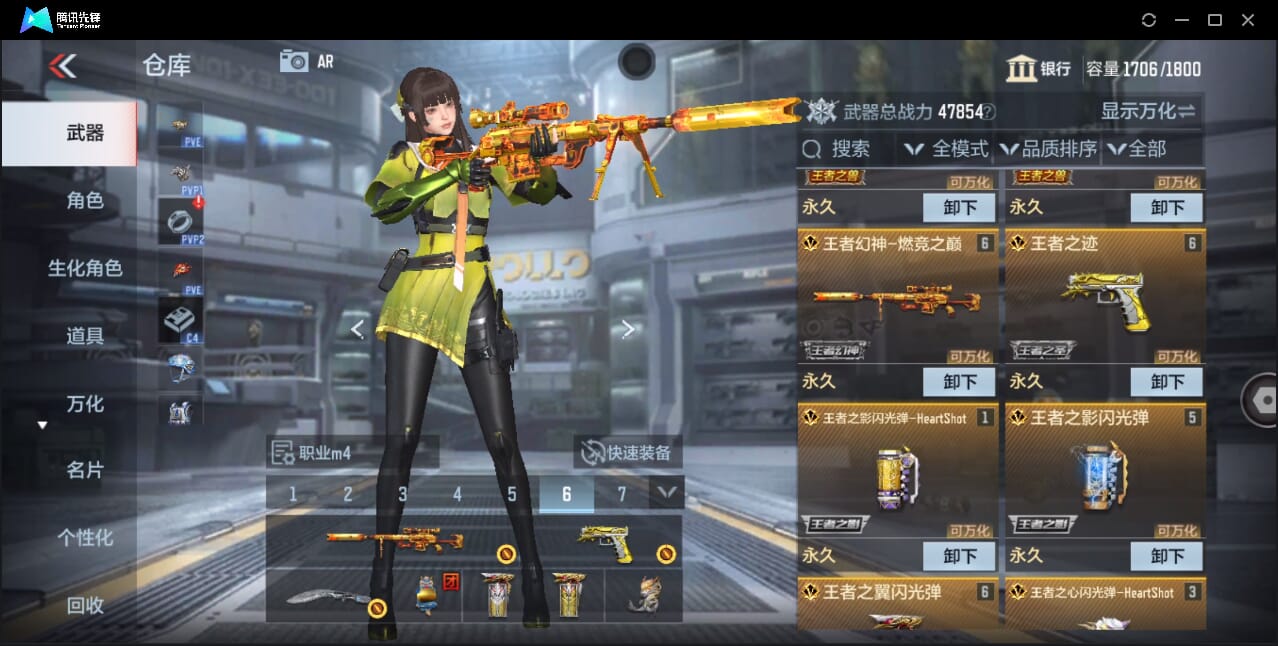
Task: Activate the 快速装备 quick equip button
Action: click(628, 452)
